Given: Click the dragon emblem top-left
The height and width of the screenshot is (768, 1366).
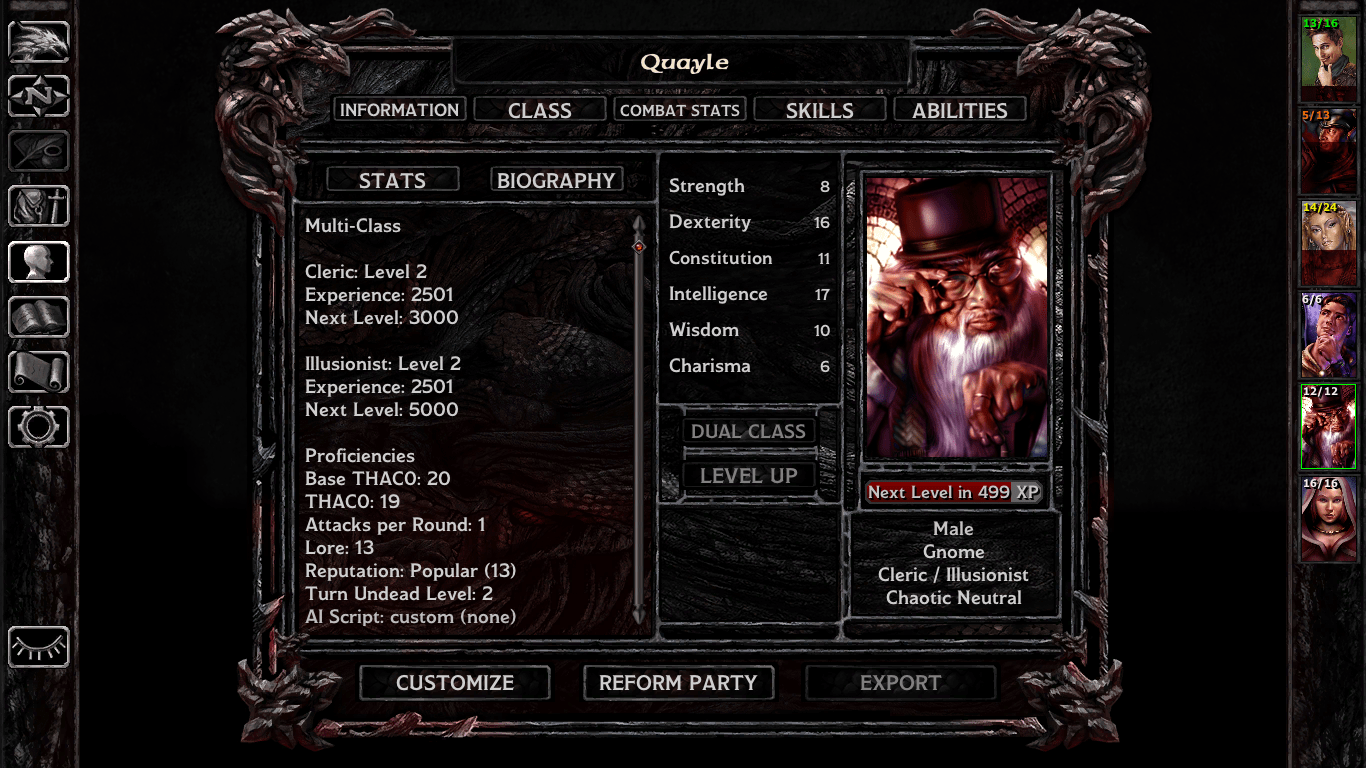Looking at the screenshot, I should tap(38, 42).
